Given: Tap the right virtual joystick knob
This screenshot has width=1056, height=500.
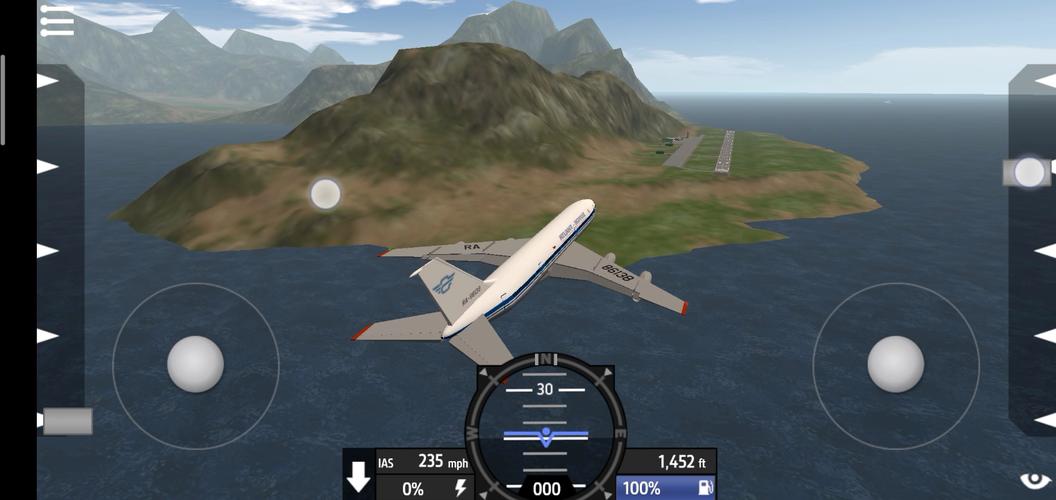Looking at the screenshot, I should pyautogui.click(x=895, y=364).
